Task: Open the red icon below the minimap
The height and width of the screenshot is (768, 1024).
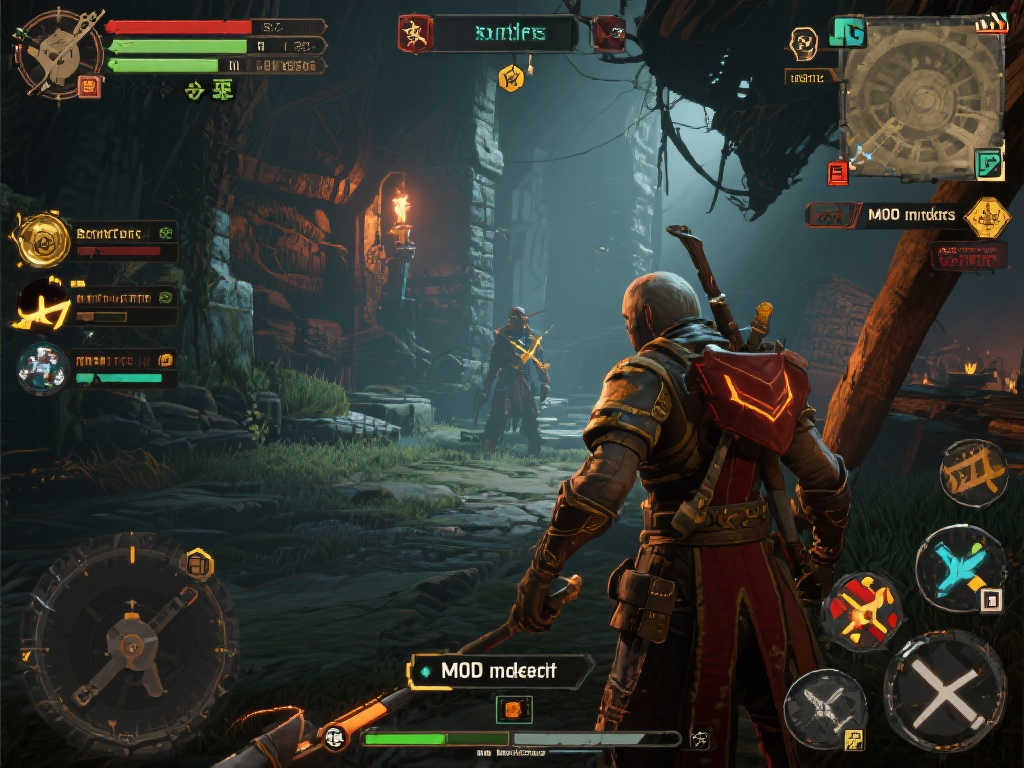Action: 838,173
